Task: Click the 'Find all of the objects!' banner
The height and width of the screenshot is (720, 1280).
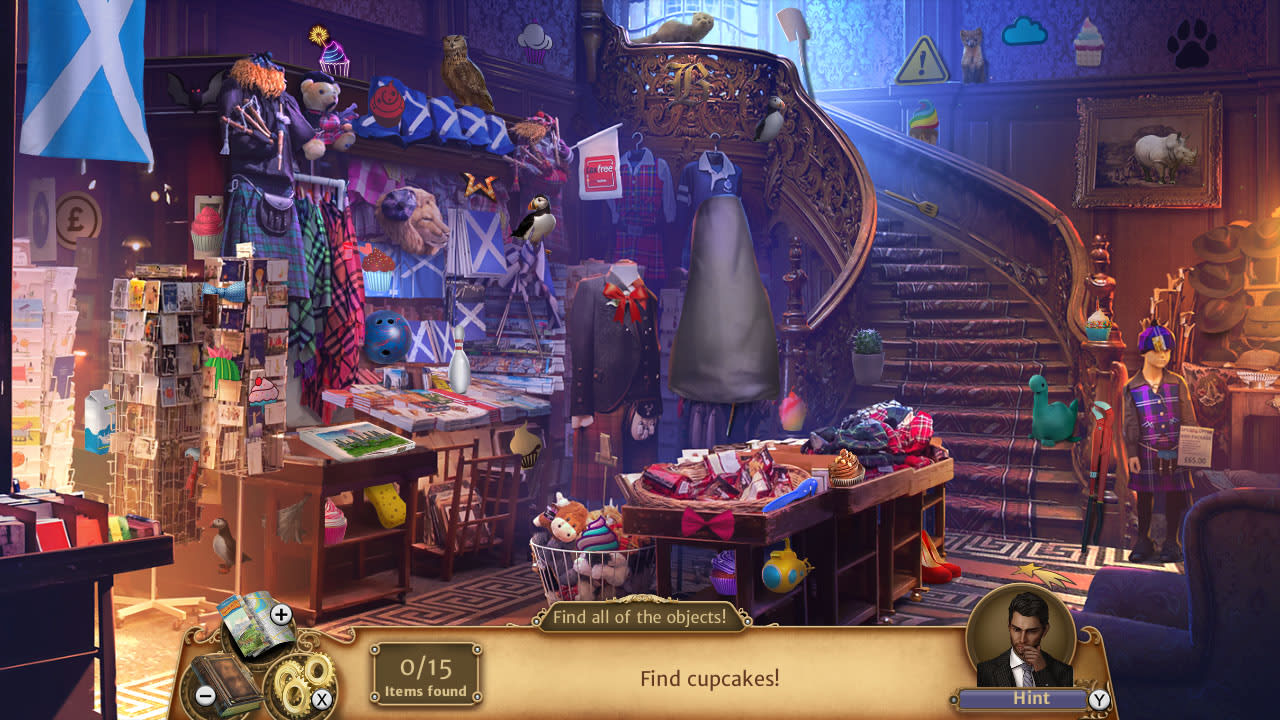Action: (640, 618)
